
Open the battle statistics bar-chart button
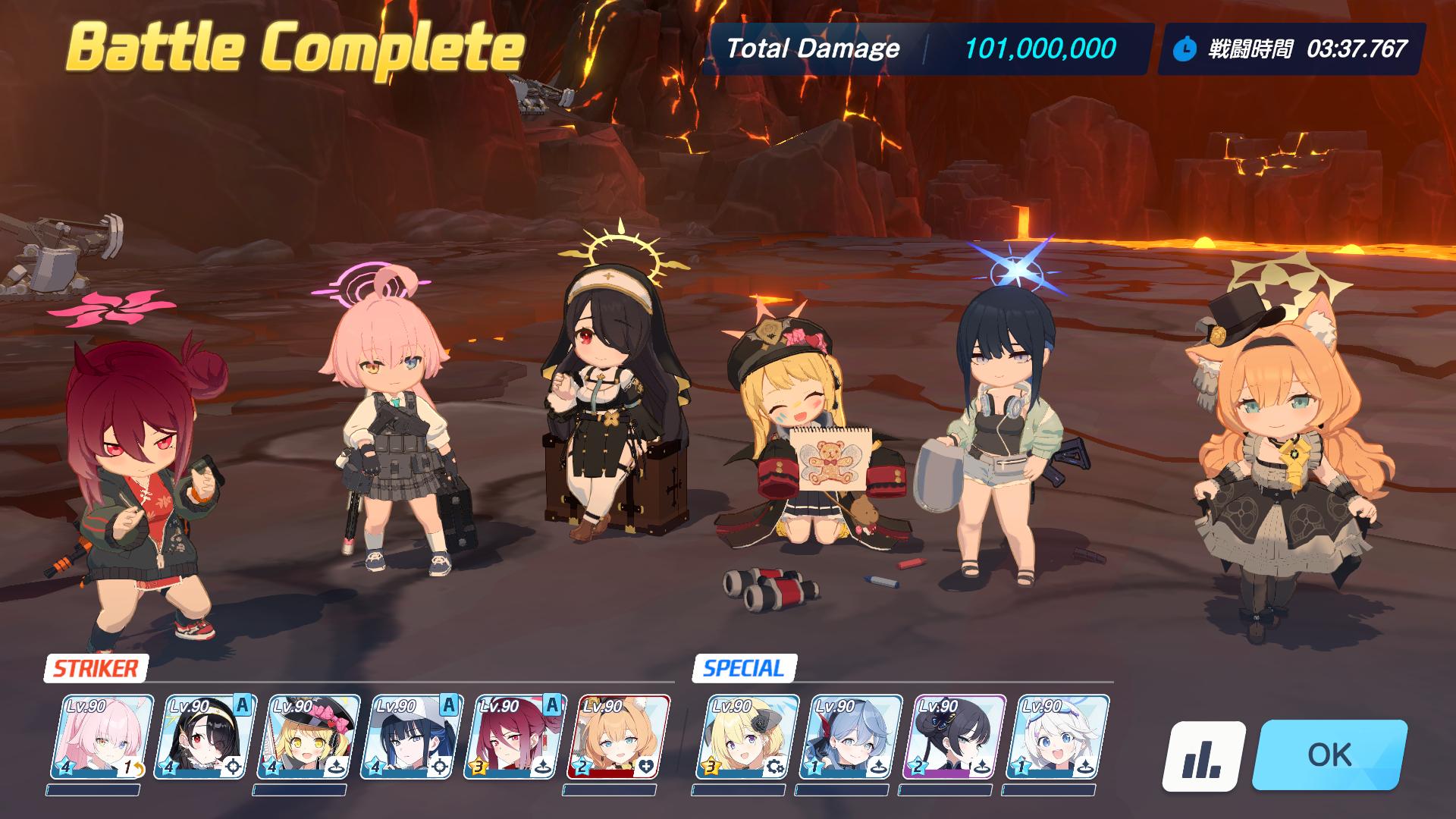(x=1203, y=755)
